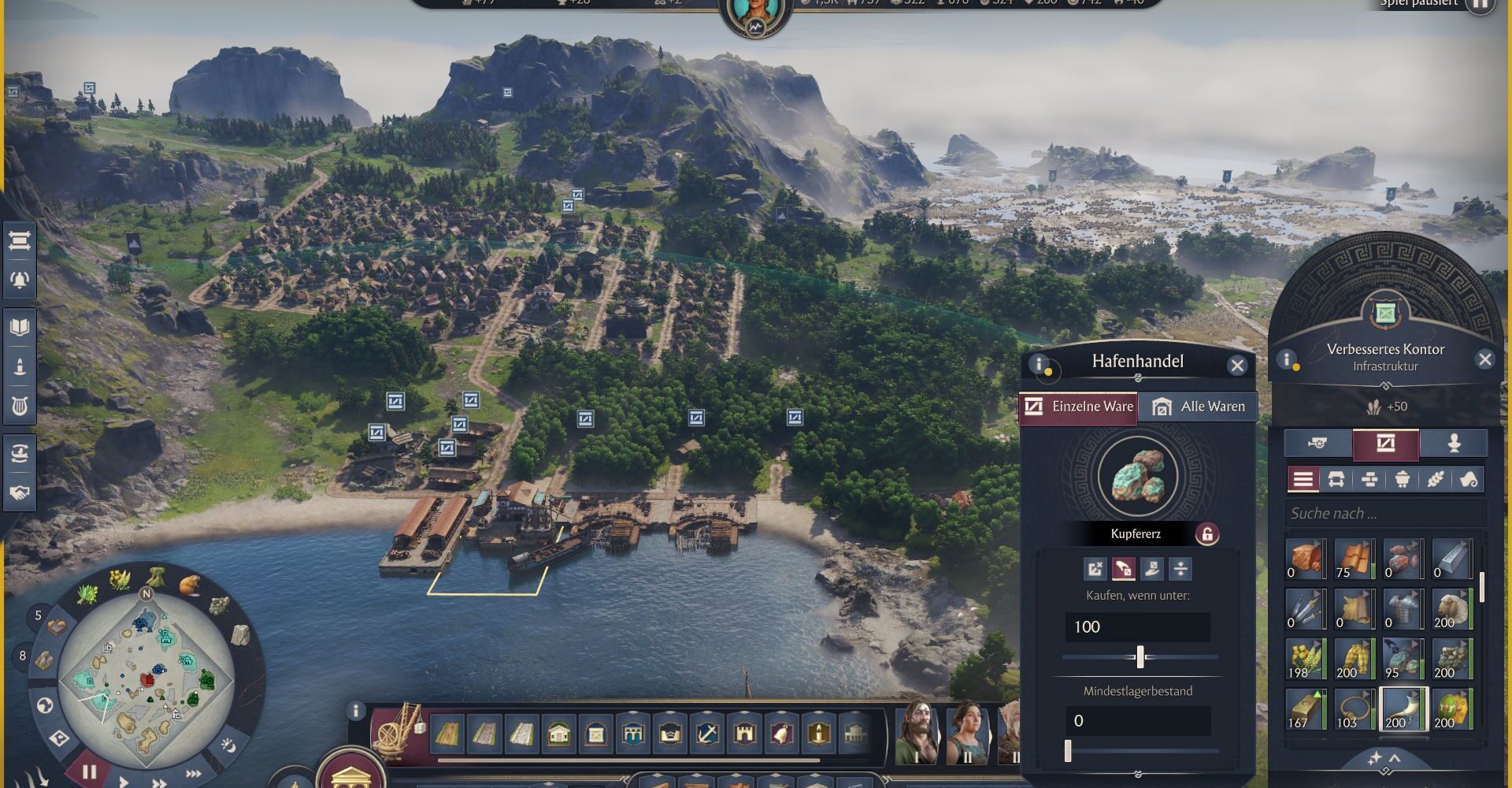Focus the 'Suche nach ...' search box
Image resolution: width=1512 pixels, height=788 pixels.
[1384, 514]
